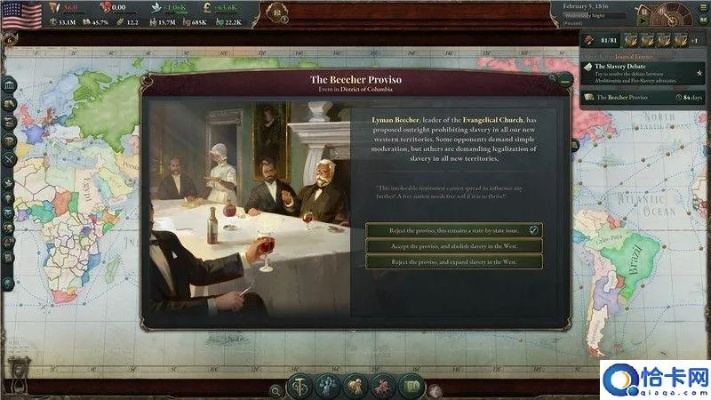Choose 'Reject the proviso, and expand slavery in the West'
The height and width of the screenshot is (400, 711).
(x=453, y=261)
